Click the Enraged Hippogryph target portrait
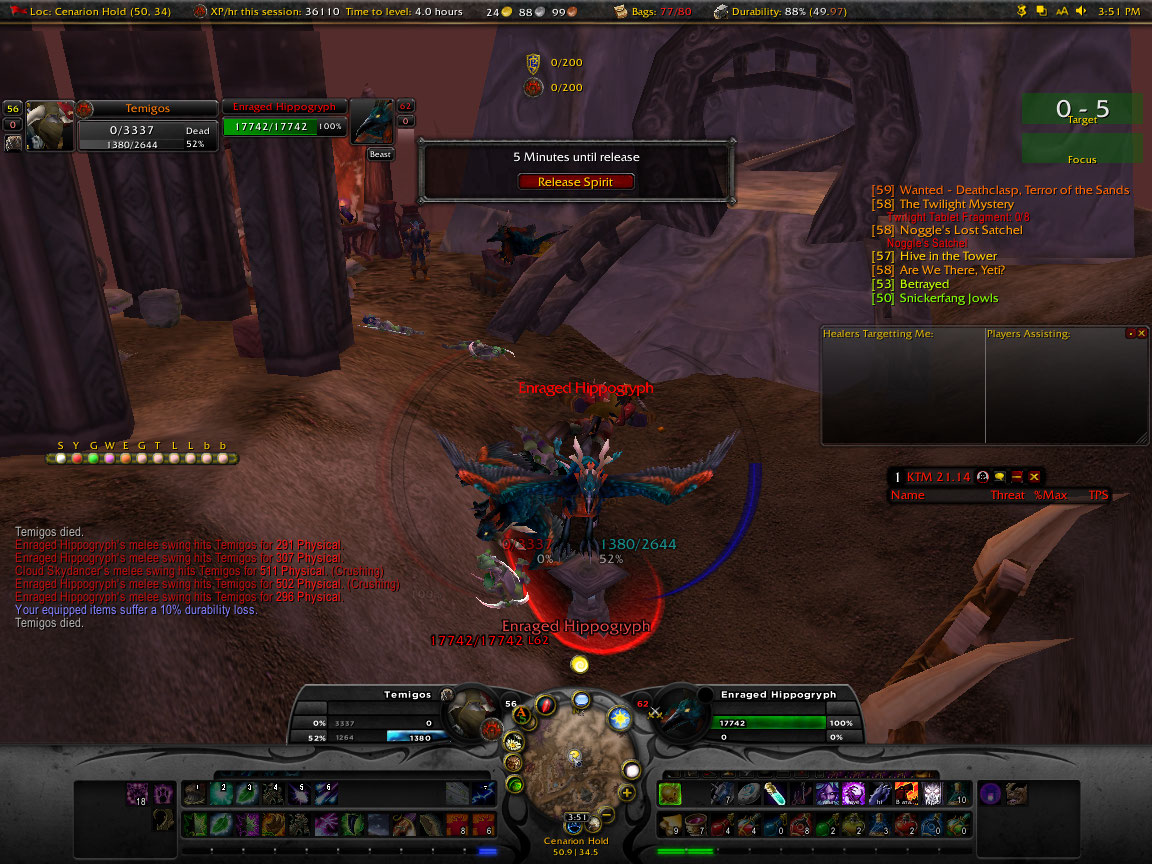This screenshot has height=864, width=1152. click(x=372, y=124)
